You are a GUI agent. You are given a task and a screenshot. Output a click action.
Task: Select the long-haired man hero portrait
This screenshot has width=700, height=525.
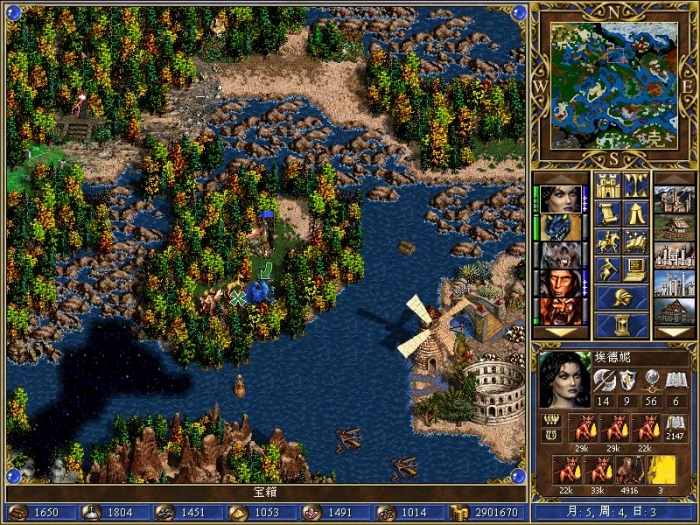pyautogui.click(x=563, y=283)
